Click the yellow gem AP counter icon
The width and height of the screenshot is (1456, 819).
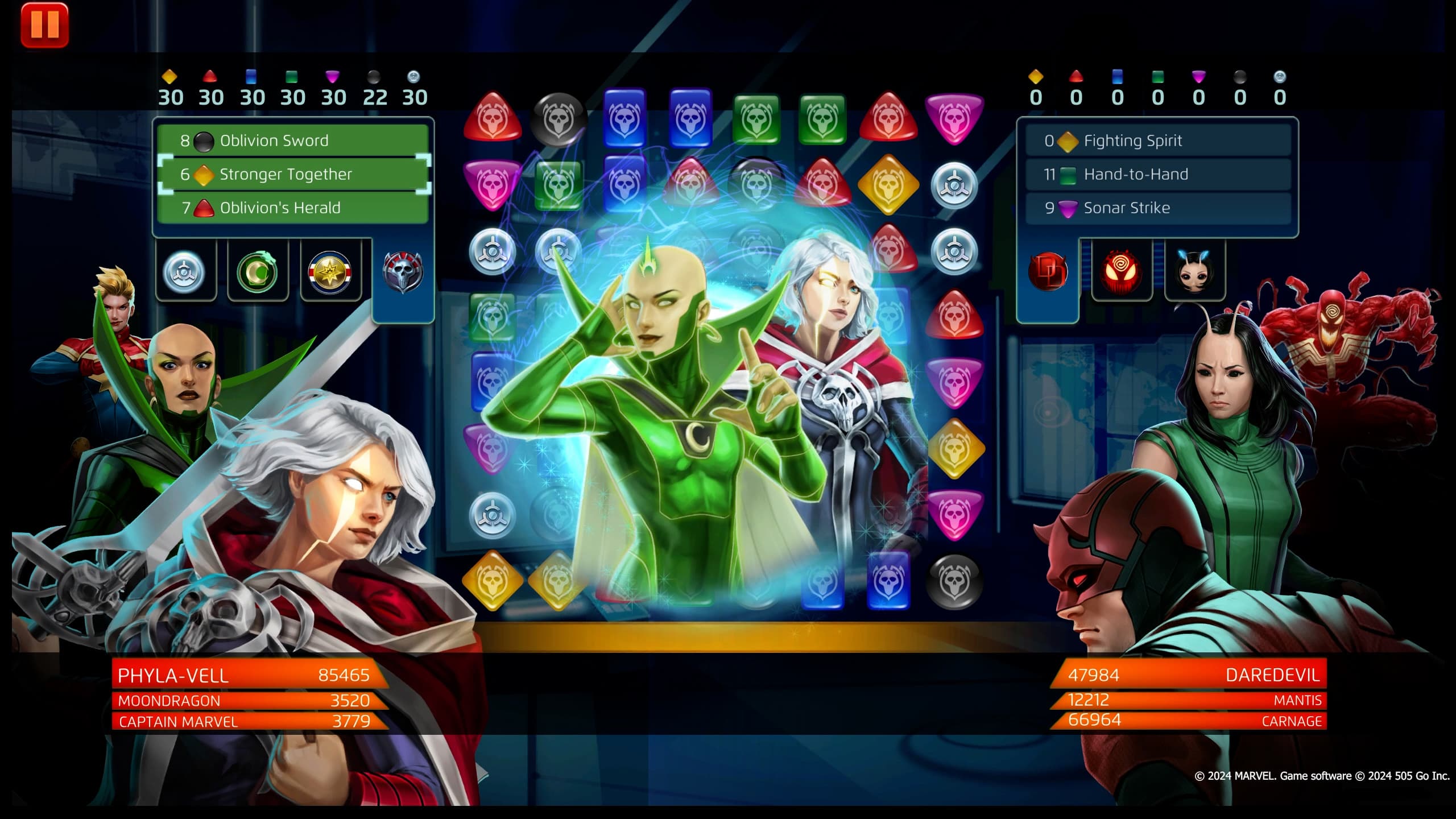coord(171,75)
